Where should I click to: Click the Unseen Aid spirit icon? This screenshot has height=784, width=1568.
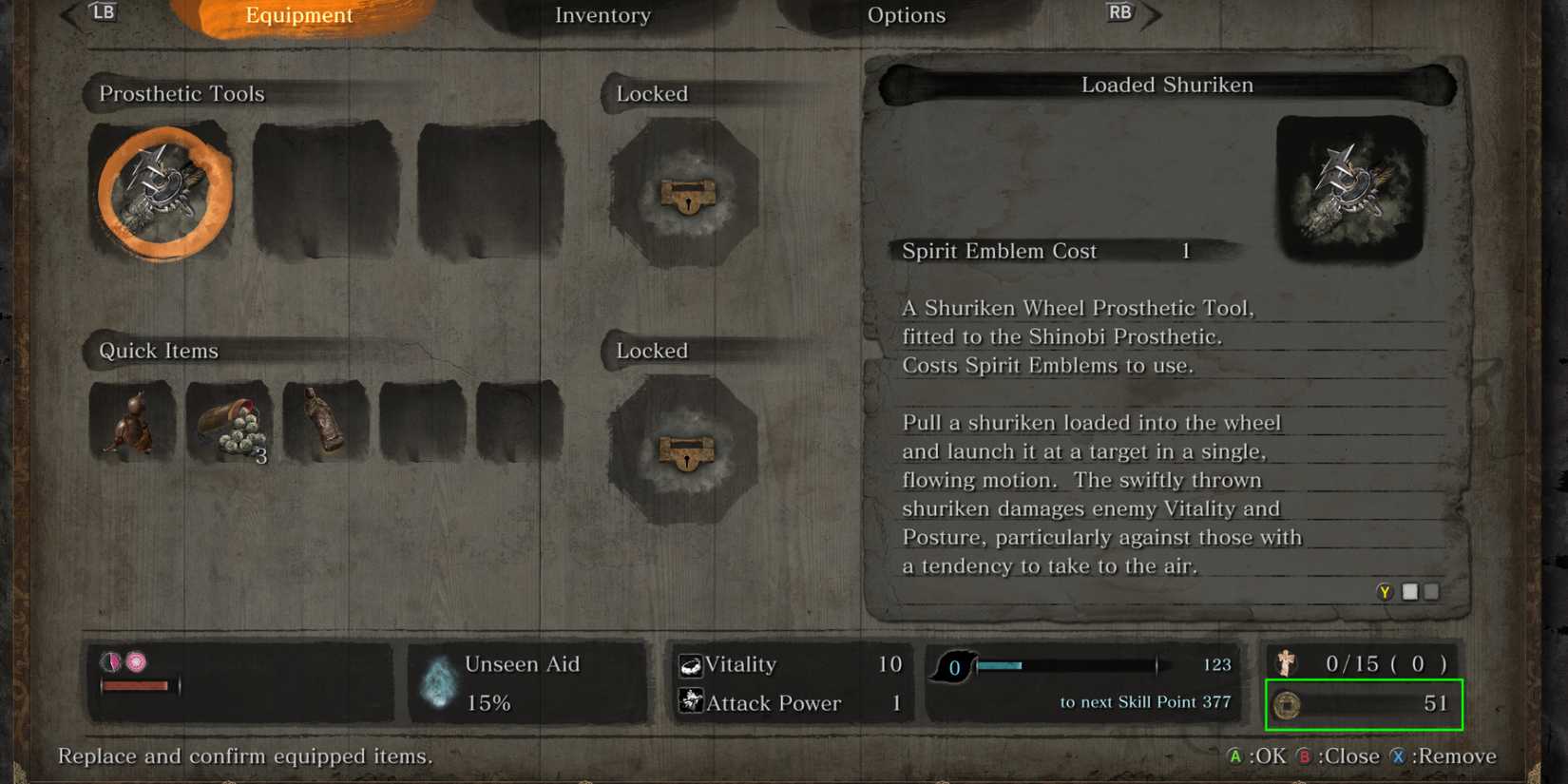coord(439,682)
